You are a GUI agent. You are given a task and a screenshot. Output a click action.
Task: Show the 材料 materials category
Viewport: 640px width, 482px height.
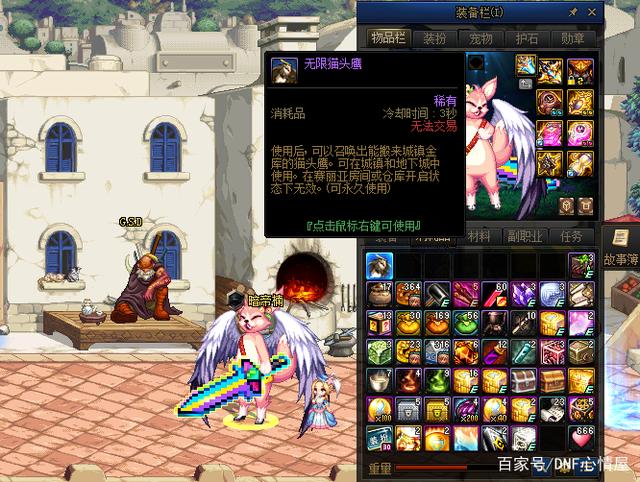click(480, 237)
